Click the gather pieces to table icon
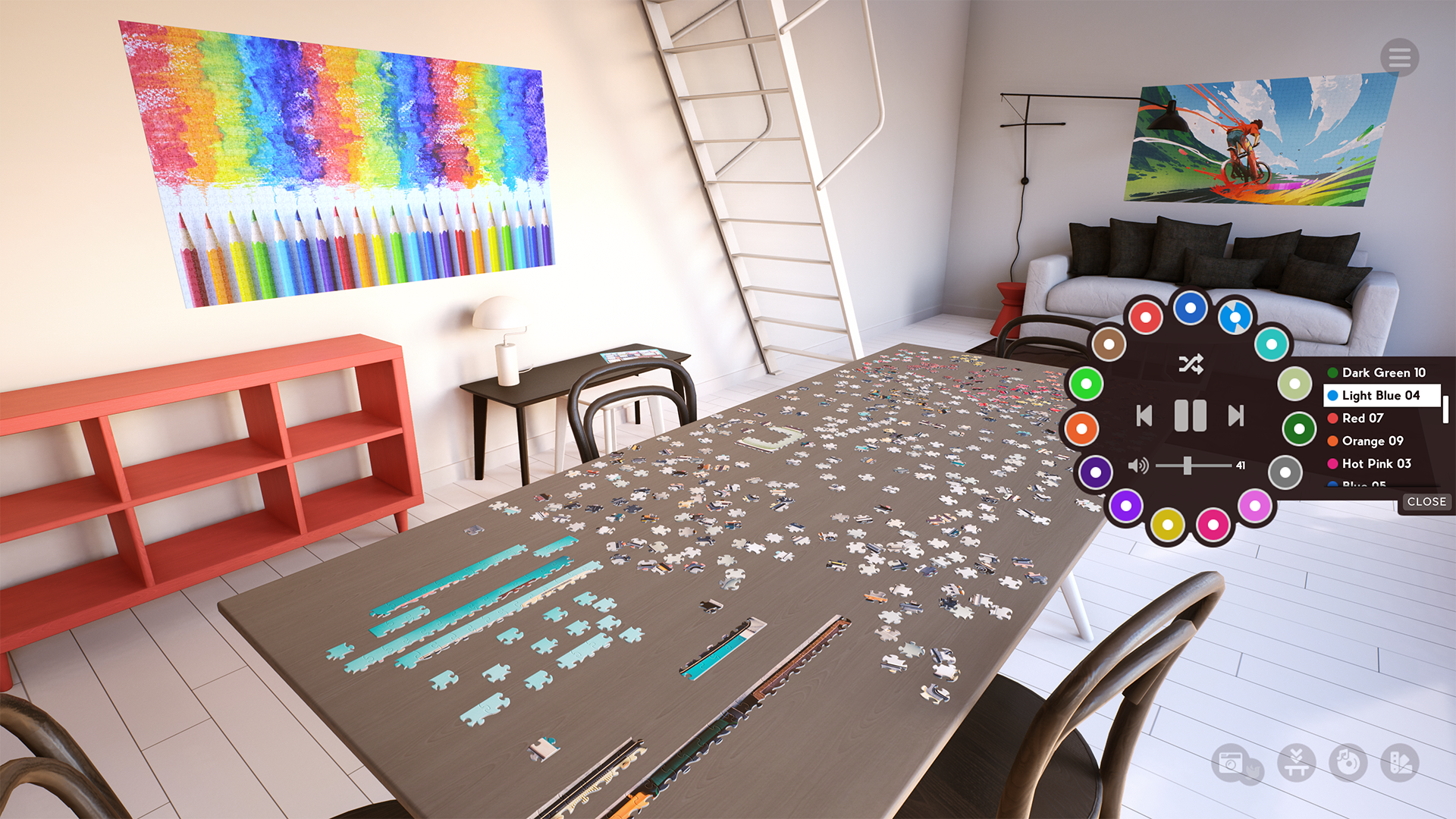Image resolution: width=1456 pixels, height=819 pixels. click(1296, 761)
